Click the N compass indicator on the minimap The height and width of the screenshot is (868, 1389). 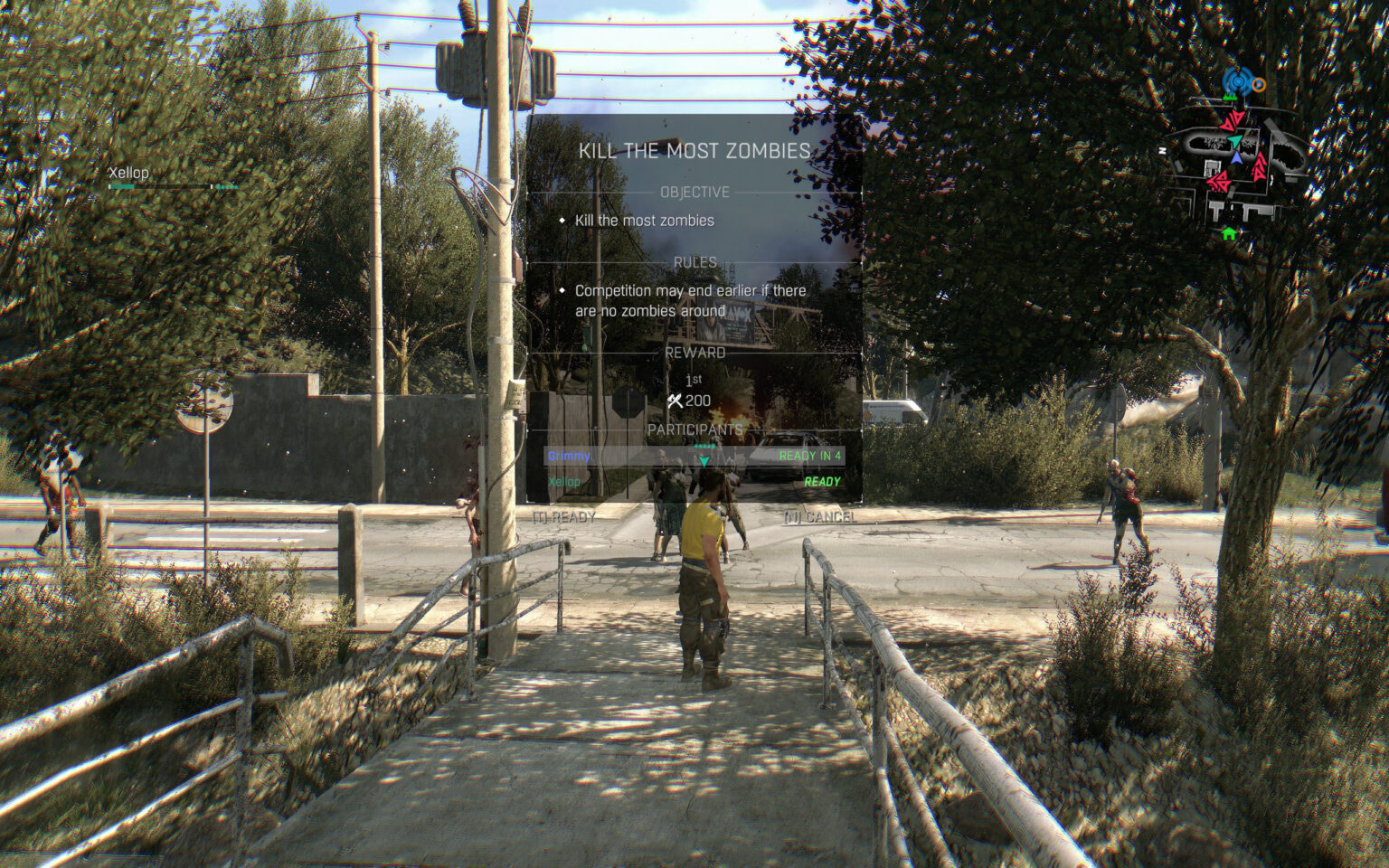[x=1162, y=150]
